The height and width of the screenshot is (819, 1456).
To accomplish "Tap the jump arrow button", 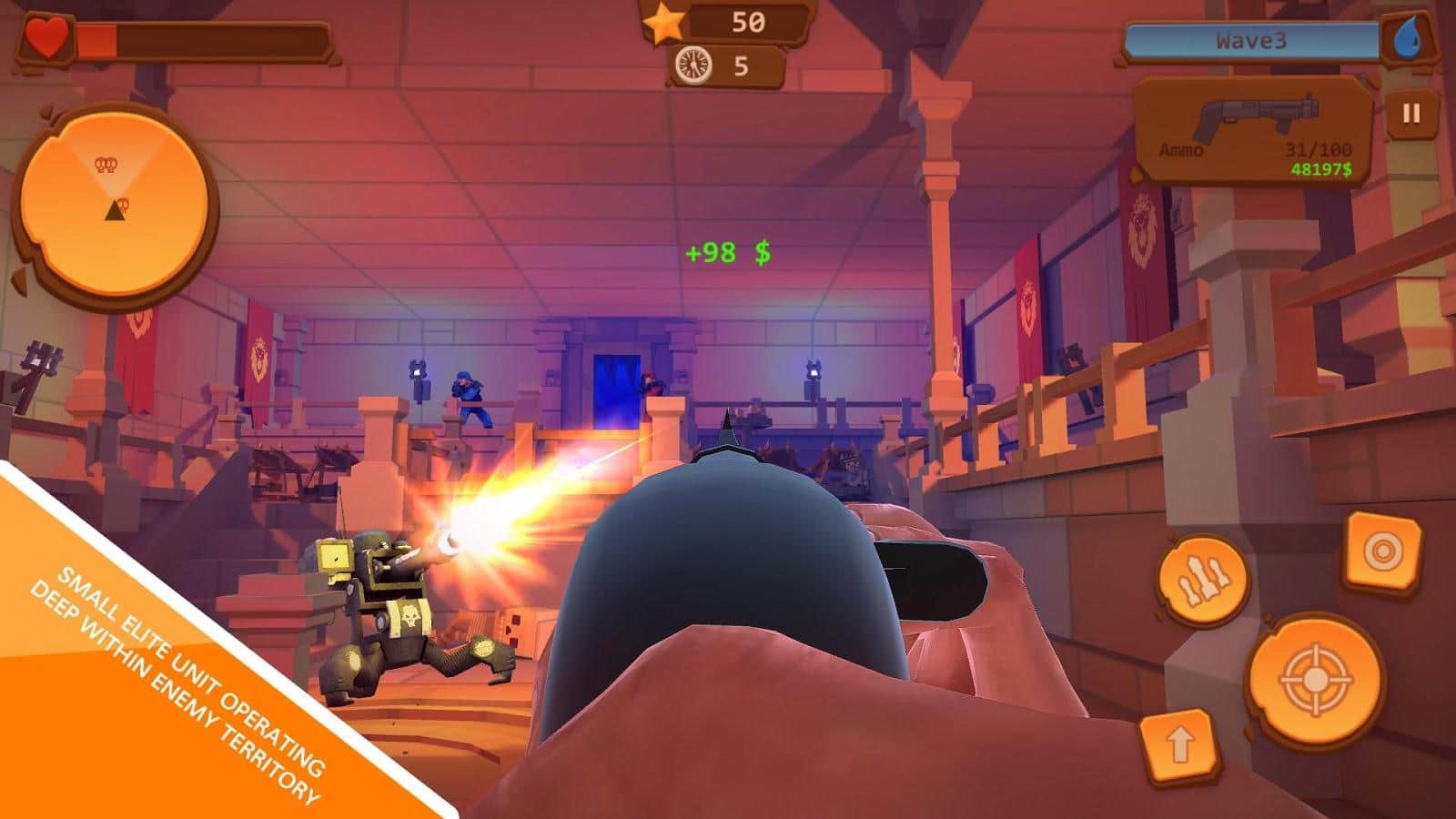I will point(1181,746).
